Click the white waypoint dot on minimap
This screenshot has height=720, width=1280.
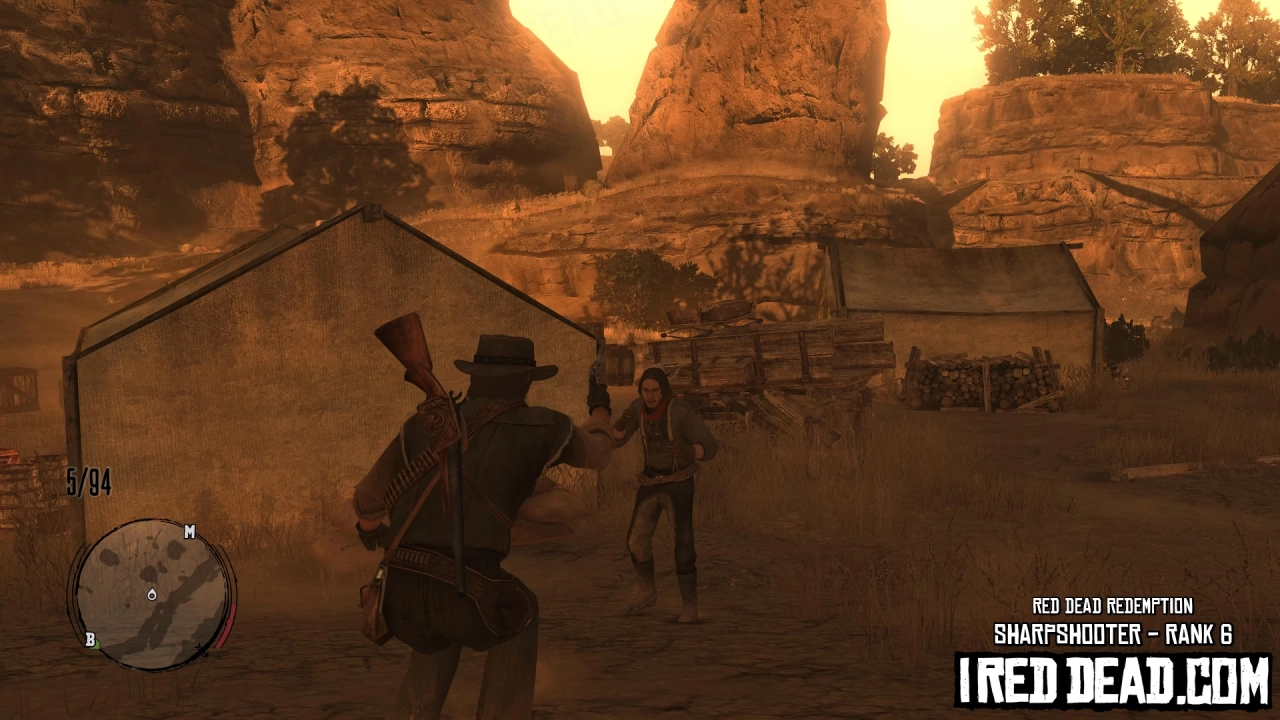[x=151, y=595]
